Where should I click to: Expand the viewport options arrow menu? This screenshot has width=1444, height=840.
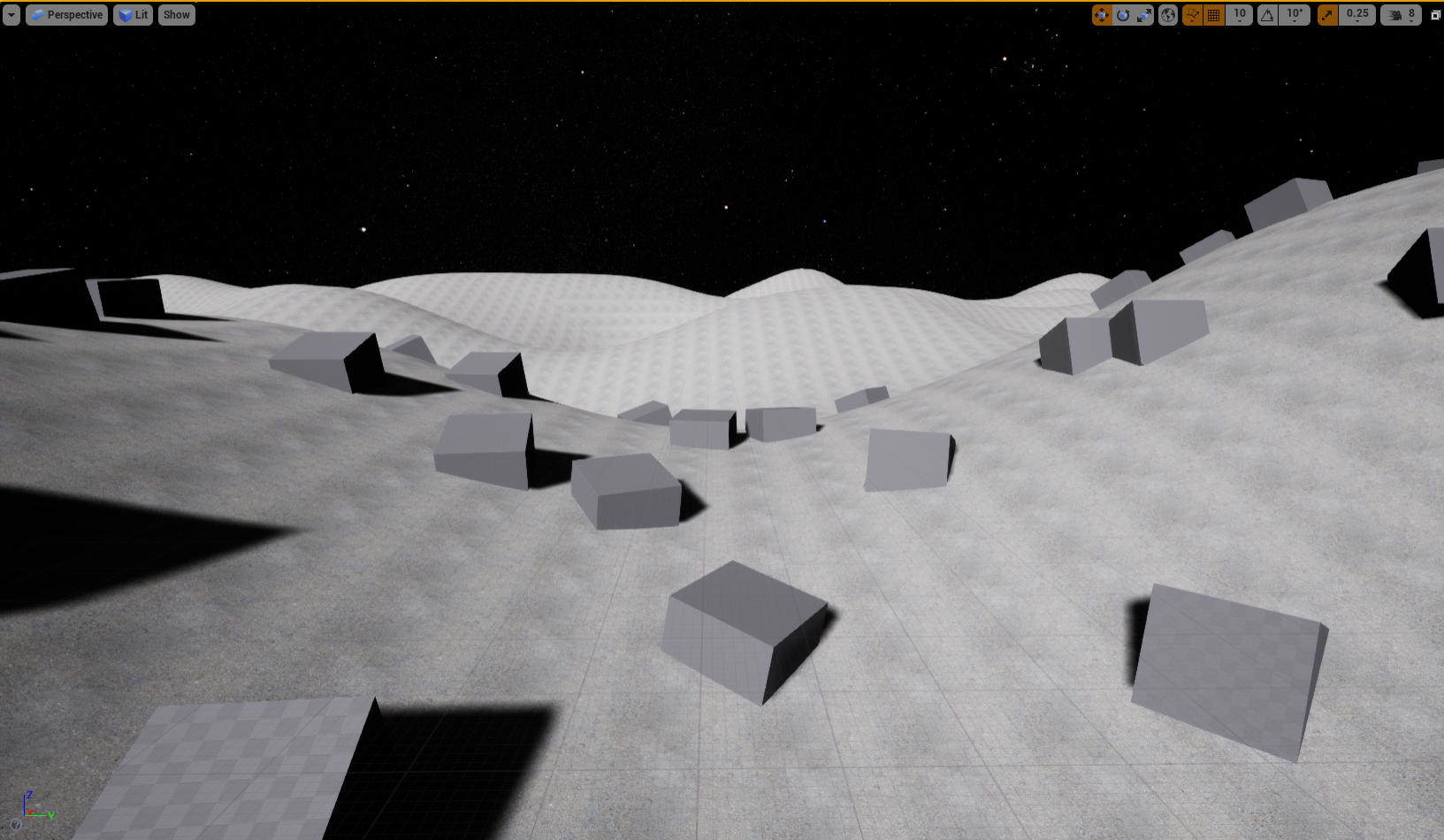click(11, 14)
